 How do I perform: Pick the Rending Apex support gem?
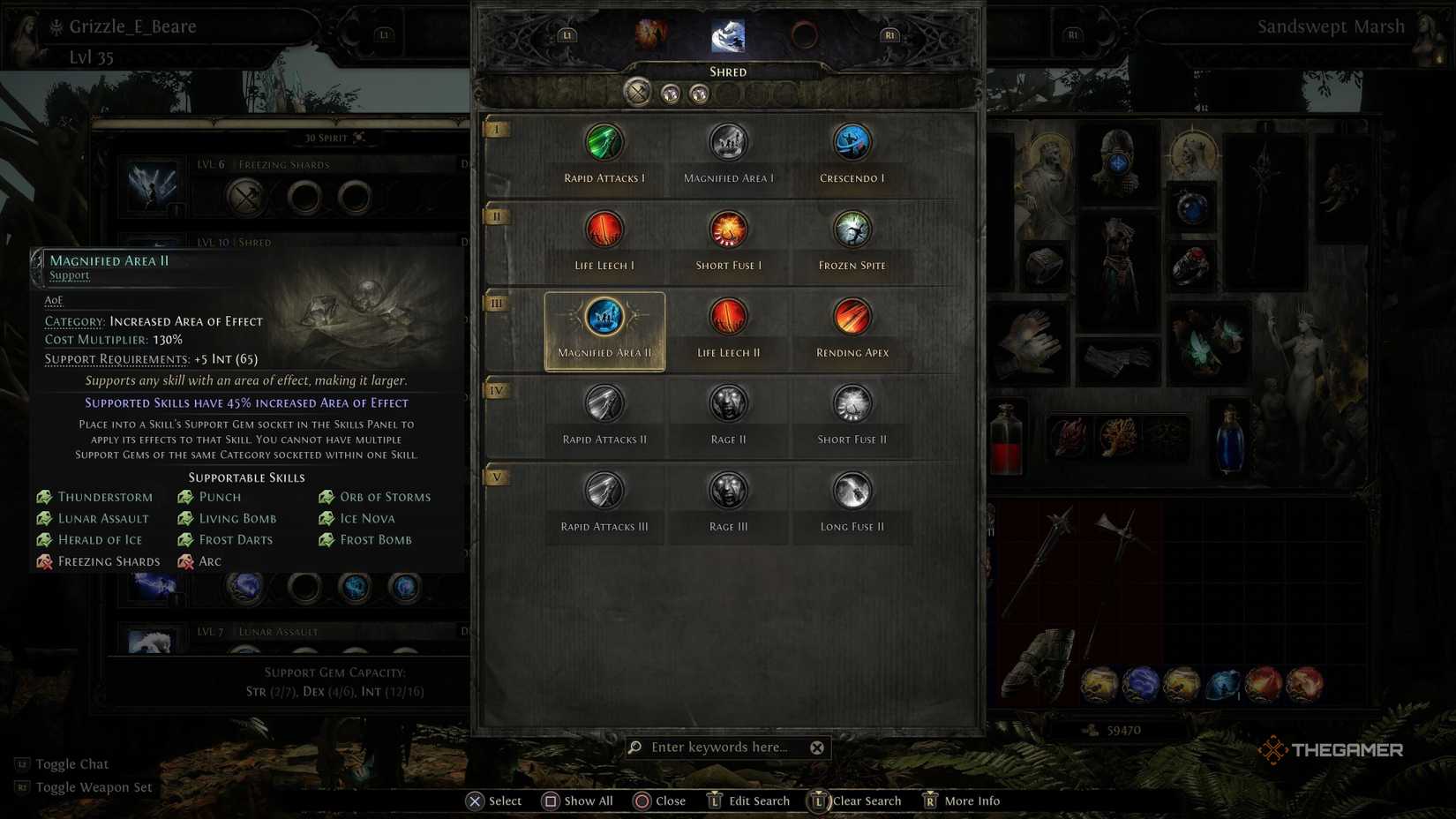click(851, 316)
